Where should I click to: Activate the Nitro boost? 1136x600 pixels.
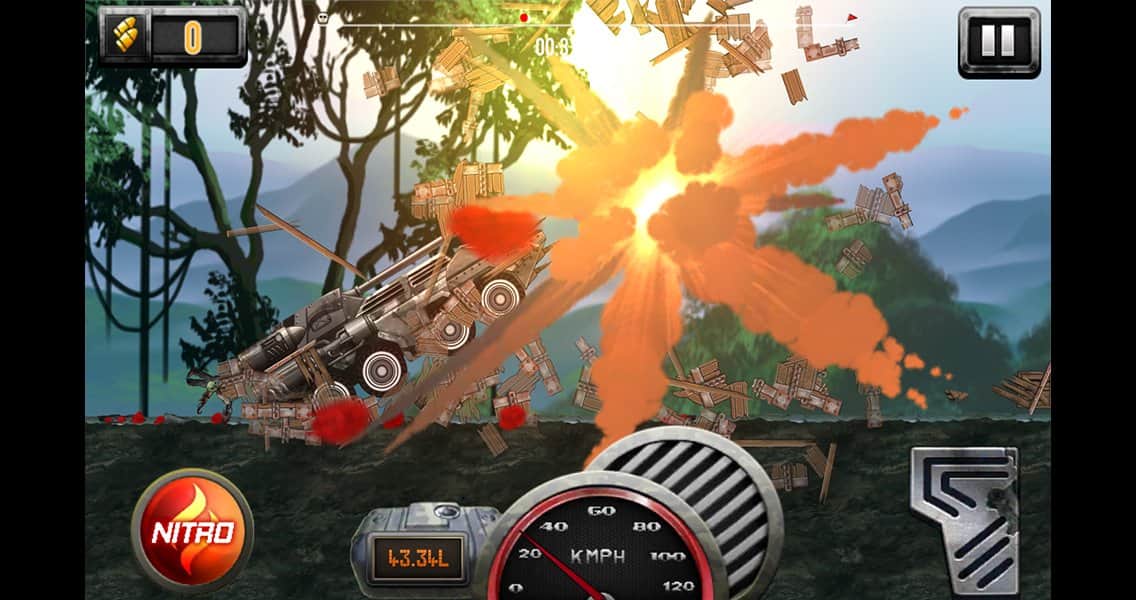point(192,531)
